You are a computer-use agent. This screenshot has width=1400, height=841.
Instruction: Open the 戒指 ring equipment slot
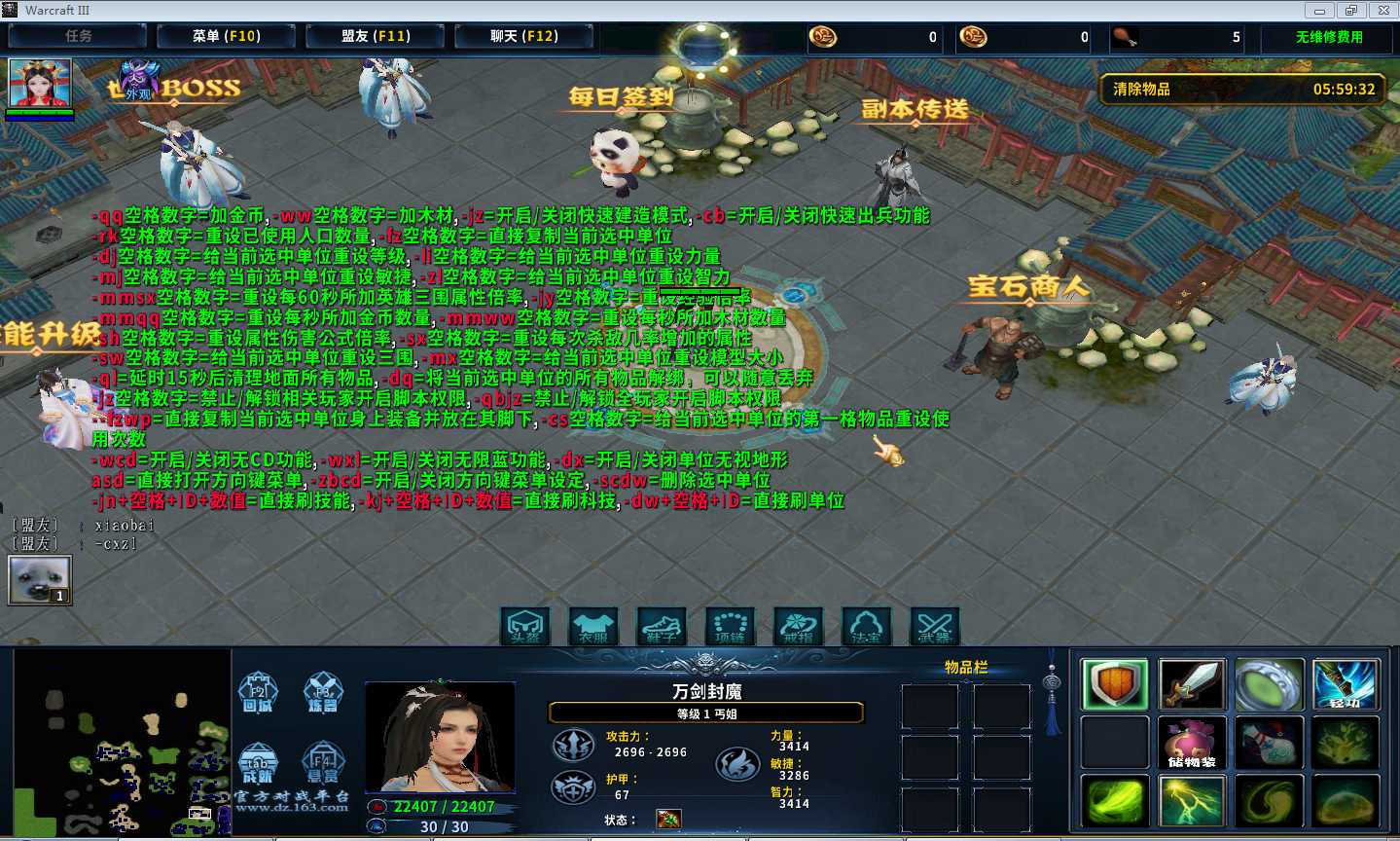pyautogui.click(x=798, y=626)
